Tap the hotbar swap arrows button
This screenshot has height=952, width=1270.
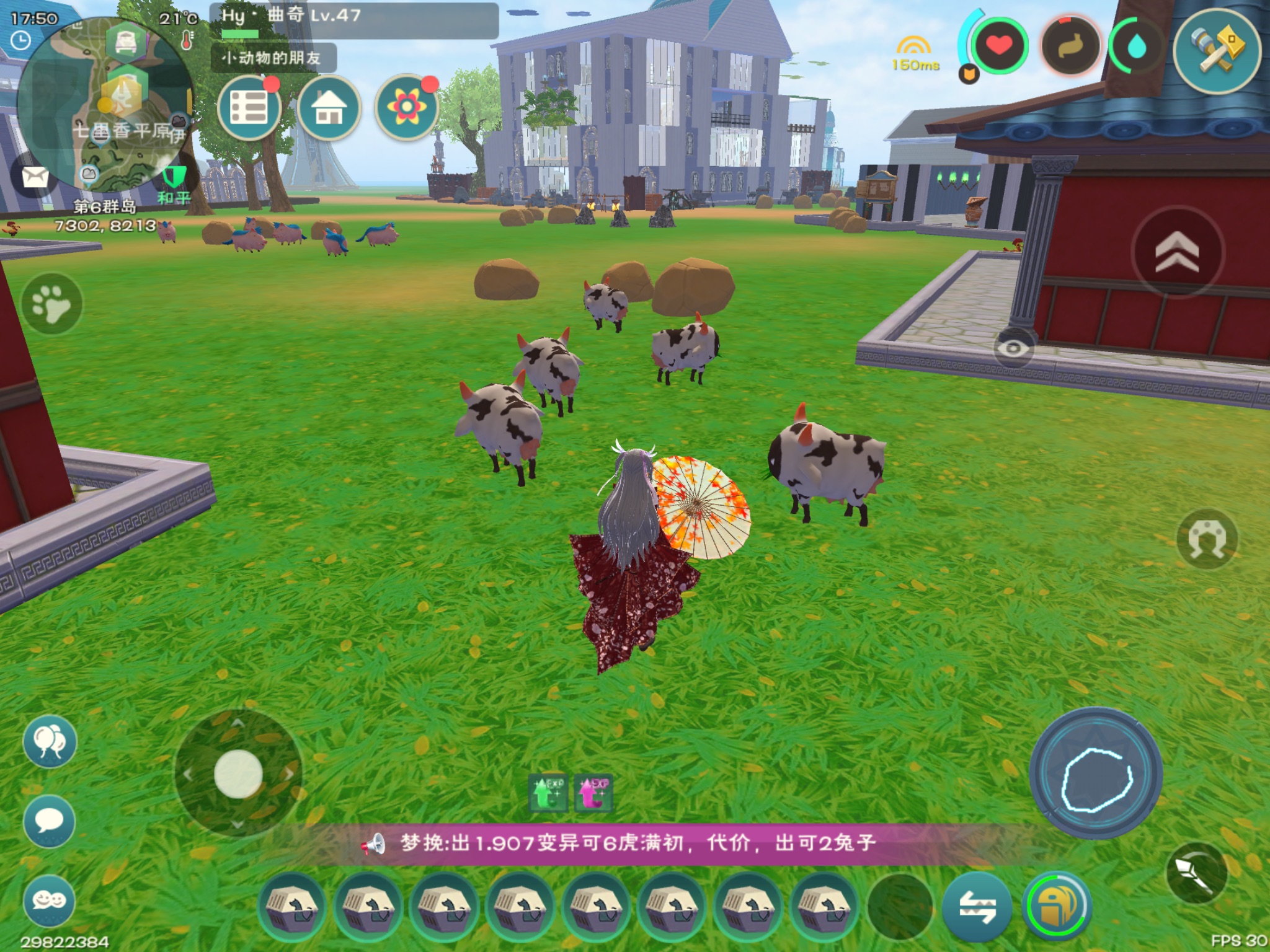977,907
